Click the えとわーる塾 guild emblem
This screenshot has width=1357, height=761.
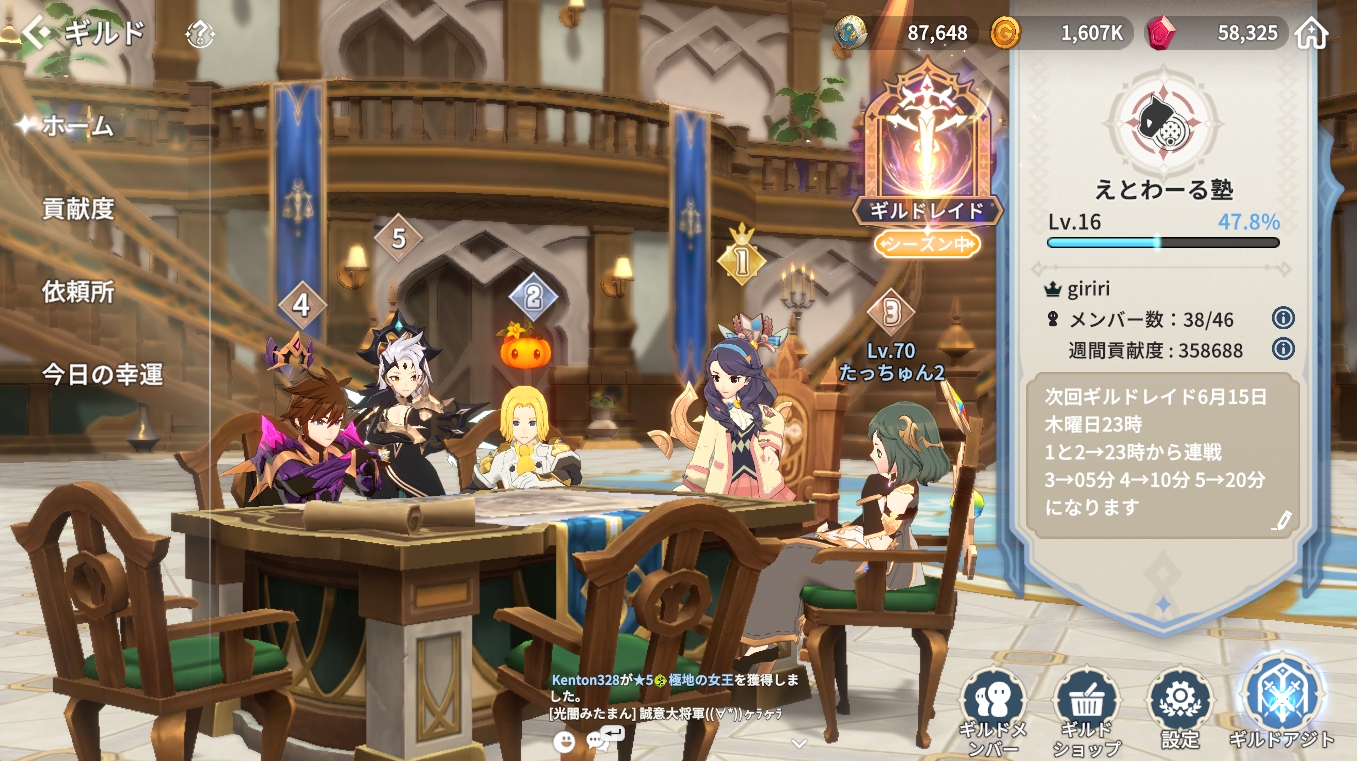point(1164,124)
